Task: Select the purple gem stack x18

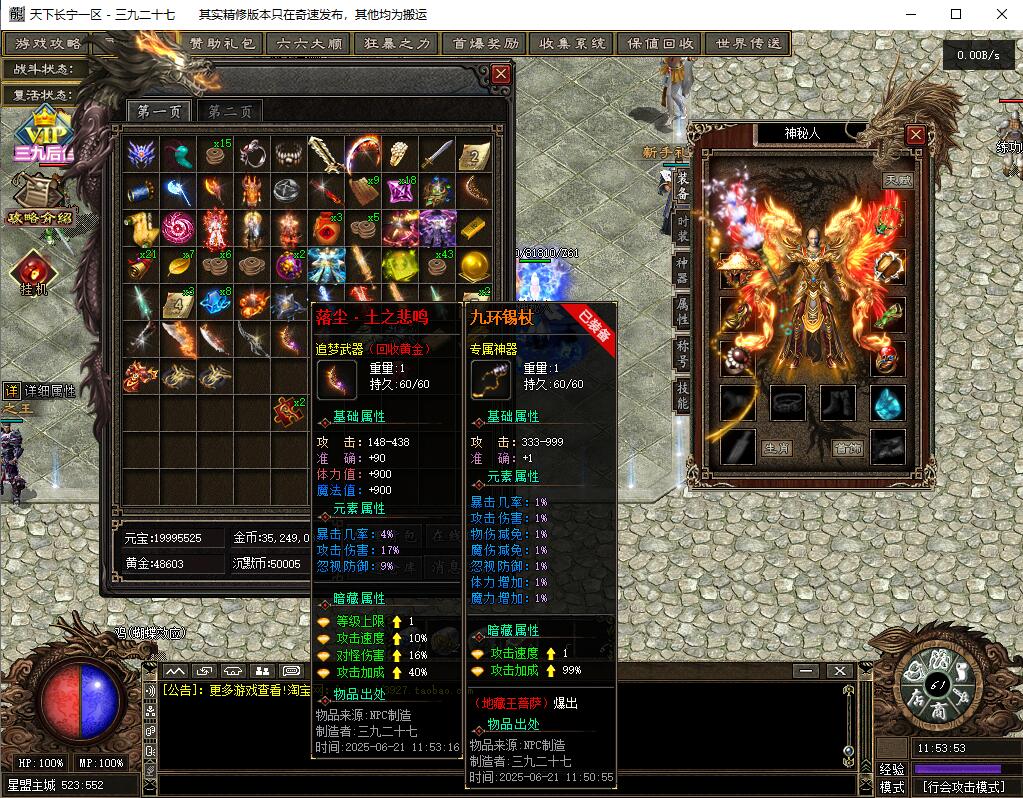Action: coord(403,190)
